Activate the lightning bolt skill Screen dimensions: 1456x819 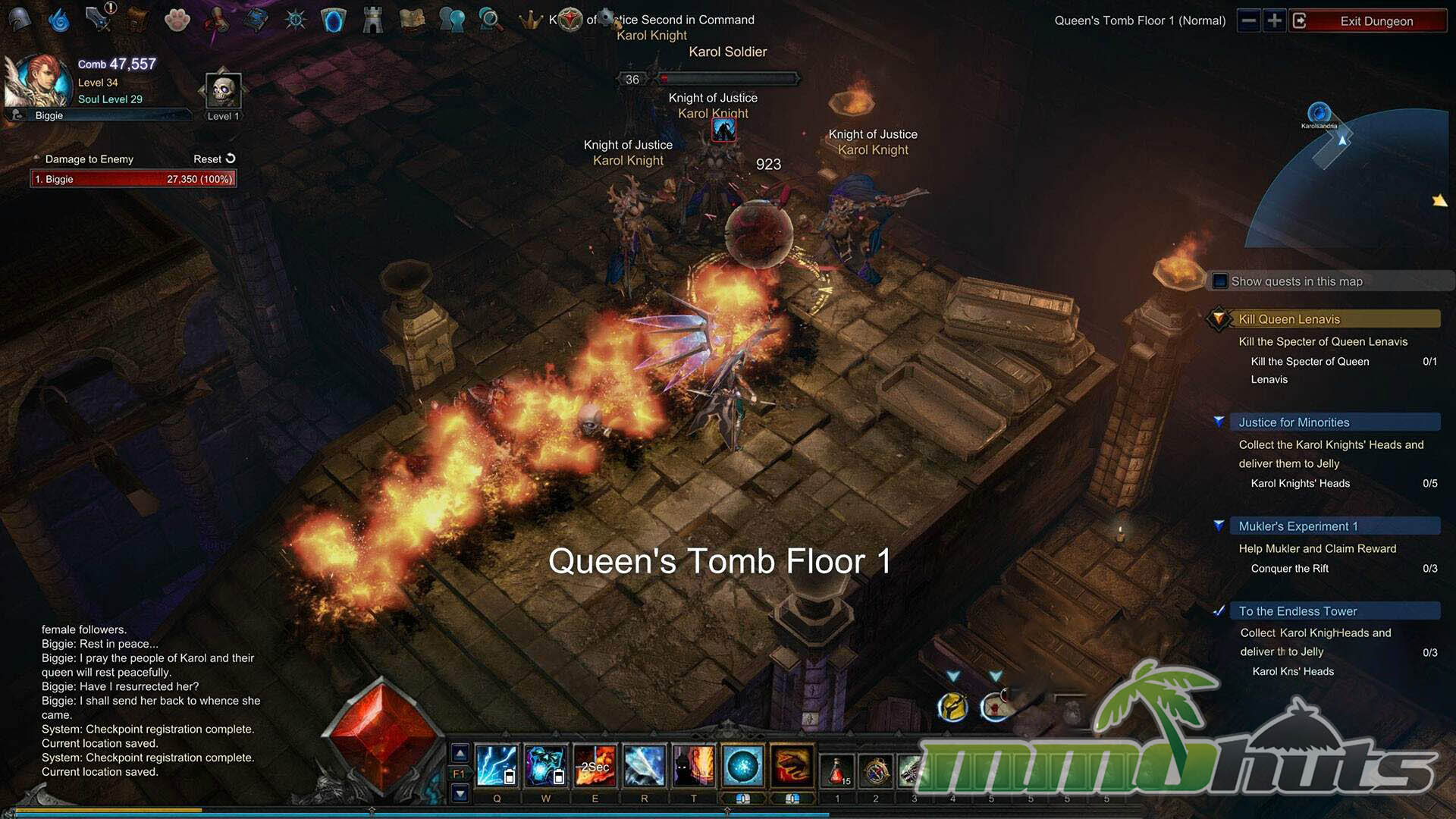coord(497,766)
